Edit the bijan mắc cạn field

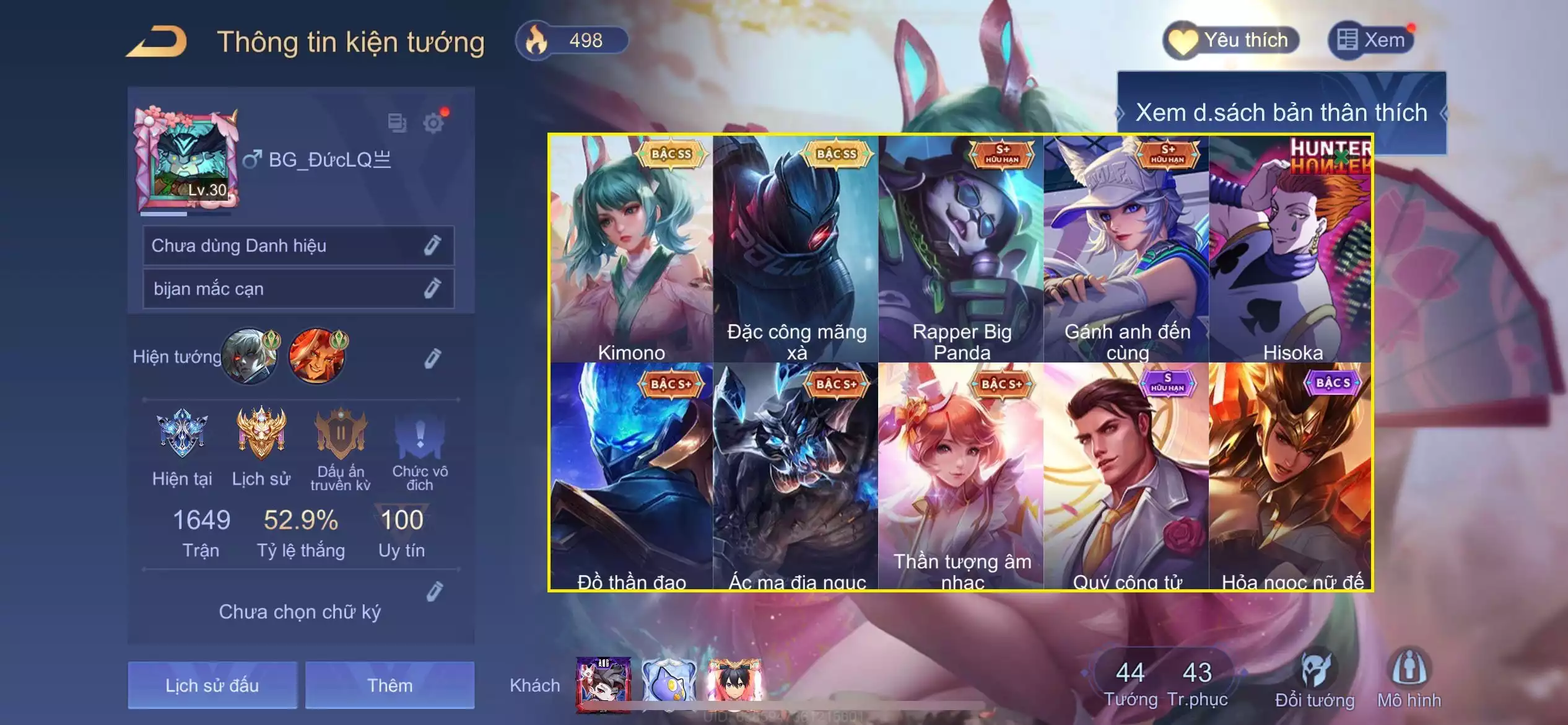(432, 289)
